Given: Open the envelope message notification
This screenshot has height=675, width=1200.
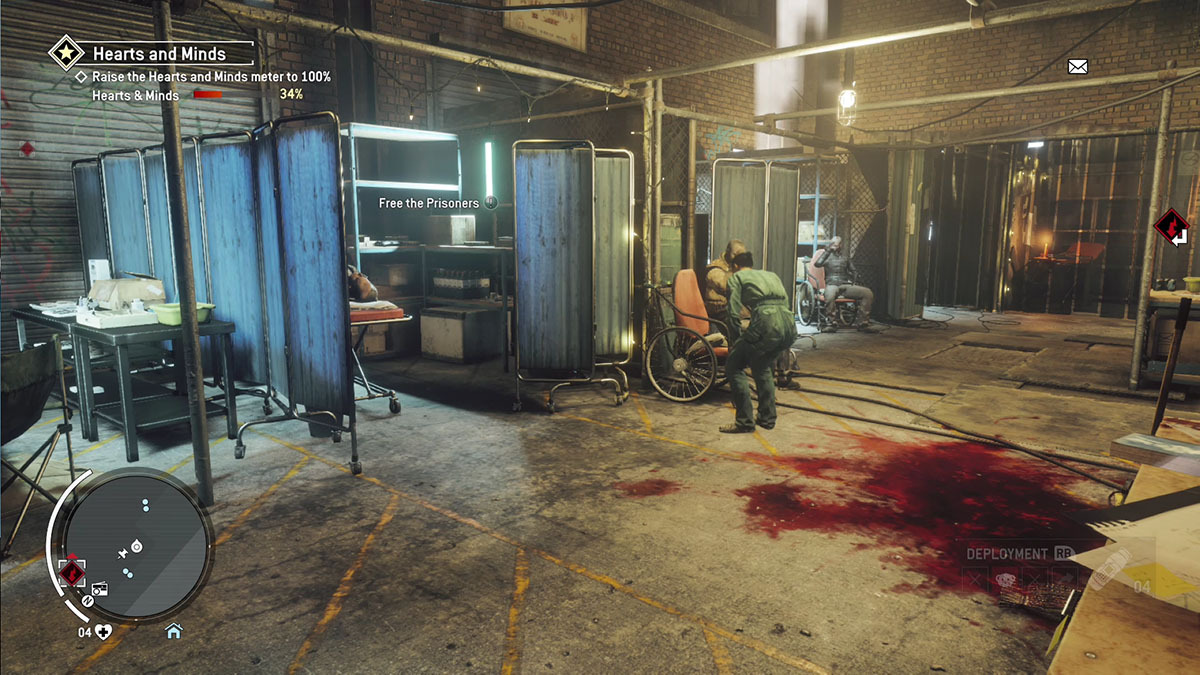Looking at the screenshot, I should tap(1077, 67).
